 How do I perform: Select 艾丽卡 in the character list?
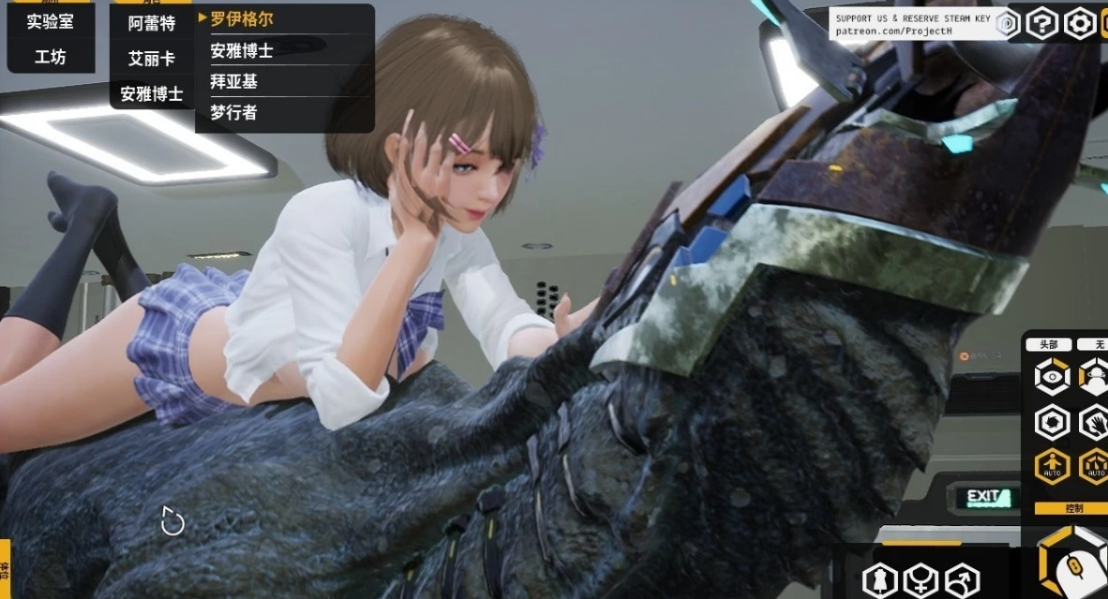[151, 58]
